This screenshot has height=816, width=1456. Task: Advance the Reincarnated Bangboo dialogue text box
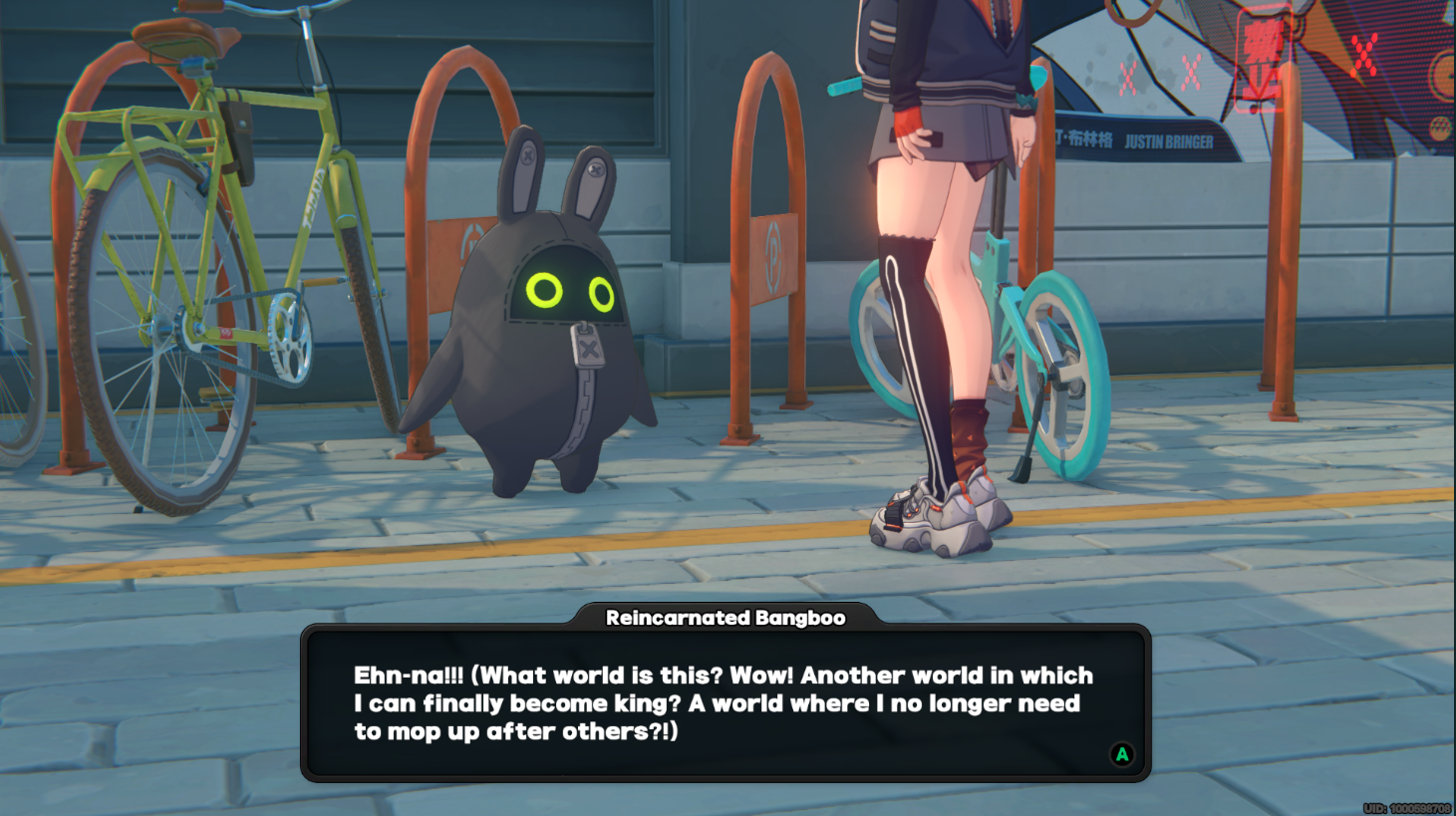pos(1121,754)
